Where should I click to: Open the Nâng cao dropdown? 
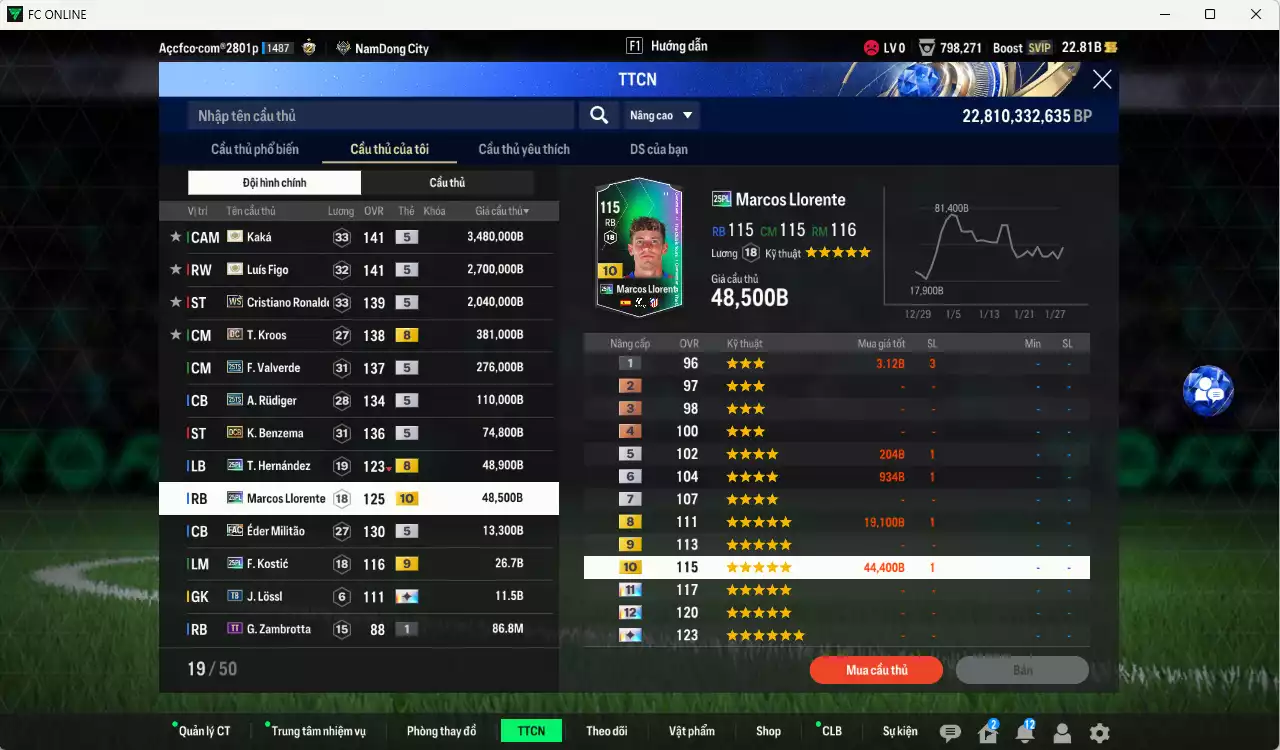pos(661,116)
